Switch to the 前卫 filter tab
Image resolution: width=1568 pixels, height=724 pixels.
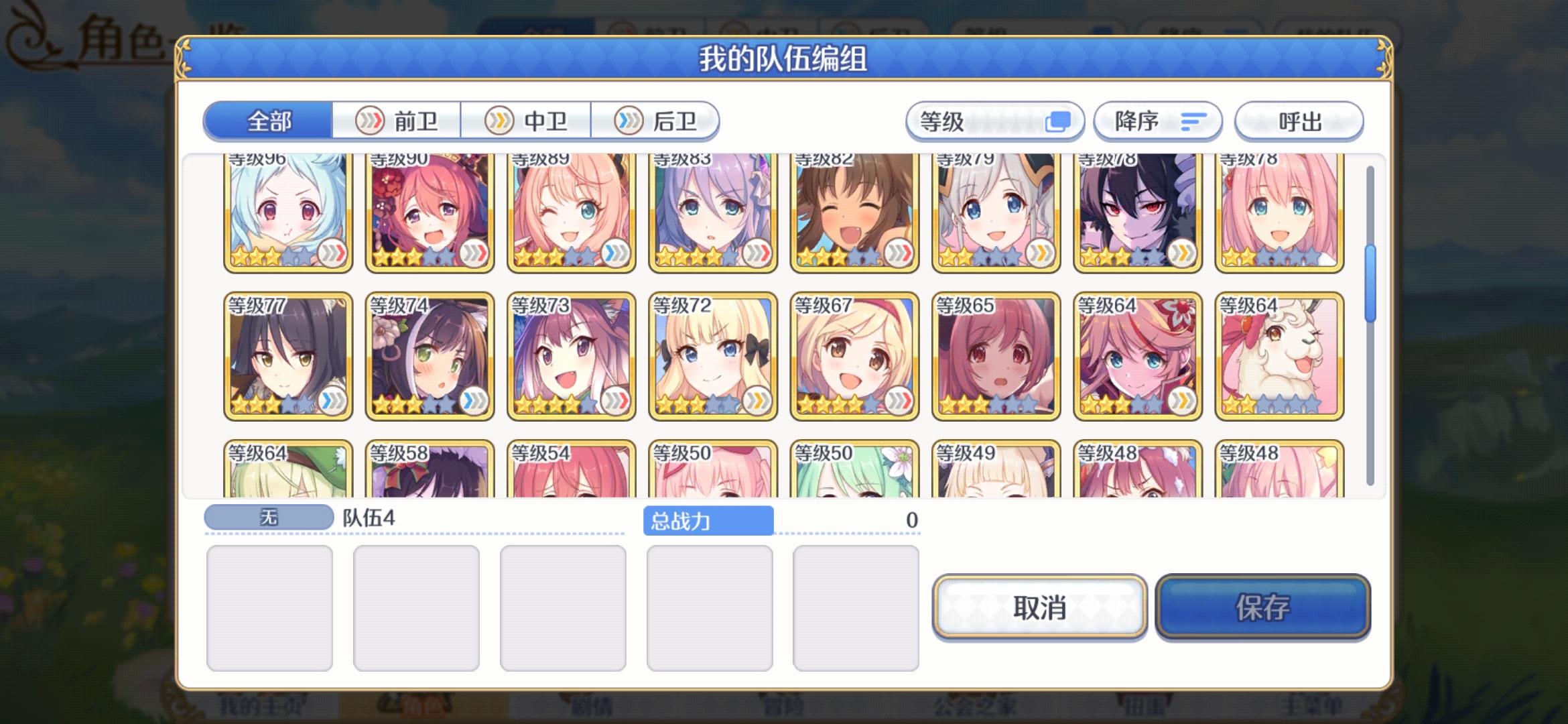[x=397, y=121]
